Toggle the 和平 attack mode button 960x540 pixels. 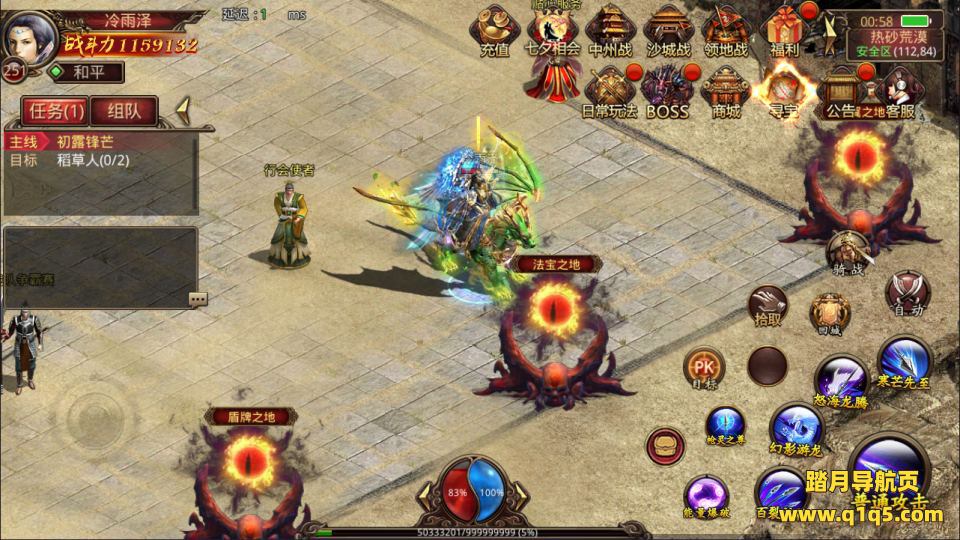pos(84,72)
